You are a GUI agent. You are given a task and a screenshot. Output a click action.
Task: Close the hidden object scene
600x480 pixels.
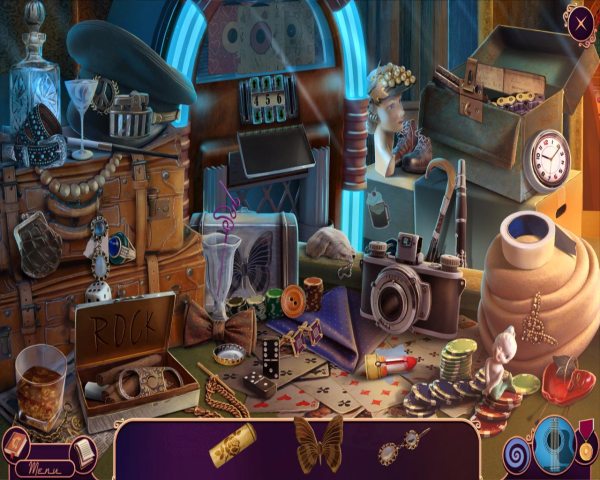click(x=579, y=21)
